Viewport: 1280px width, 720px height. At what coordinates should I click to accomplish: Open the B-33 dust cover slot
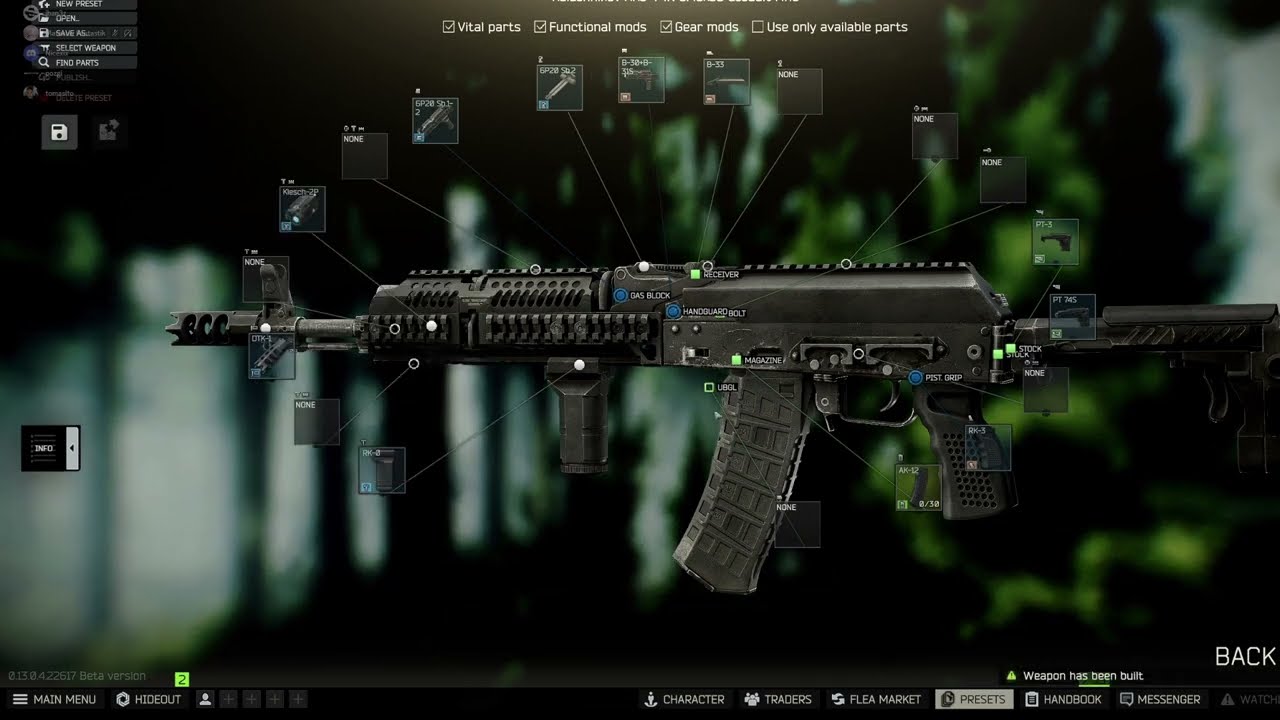(x=726, y=82)
